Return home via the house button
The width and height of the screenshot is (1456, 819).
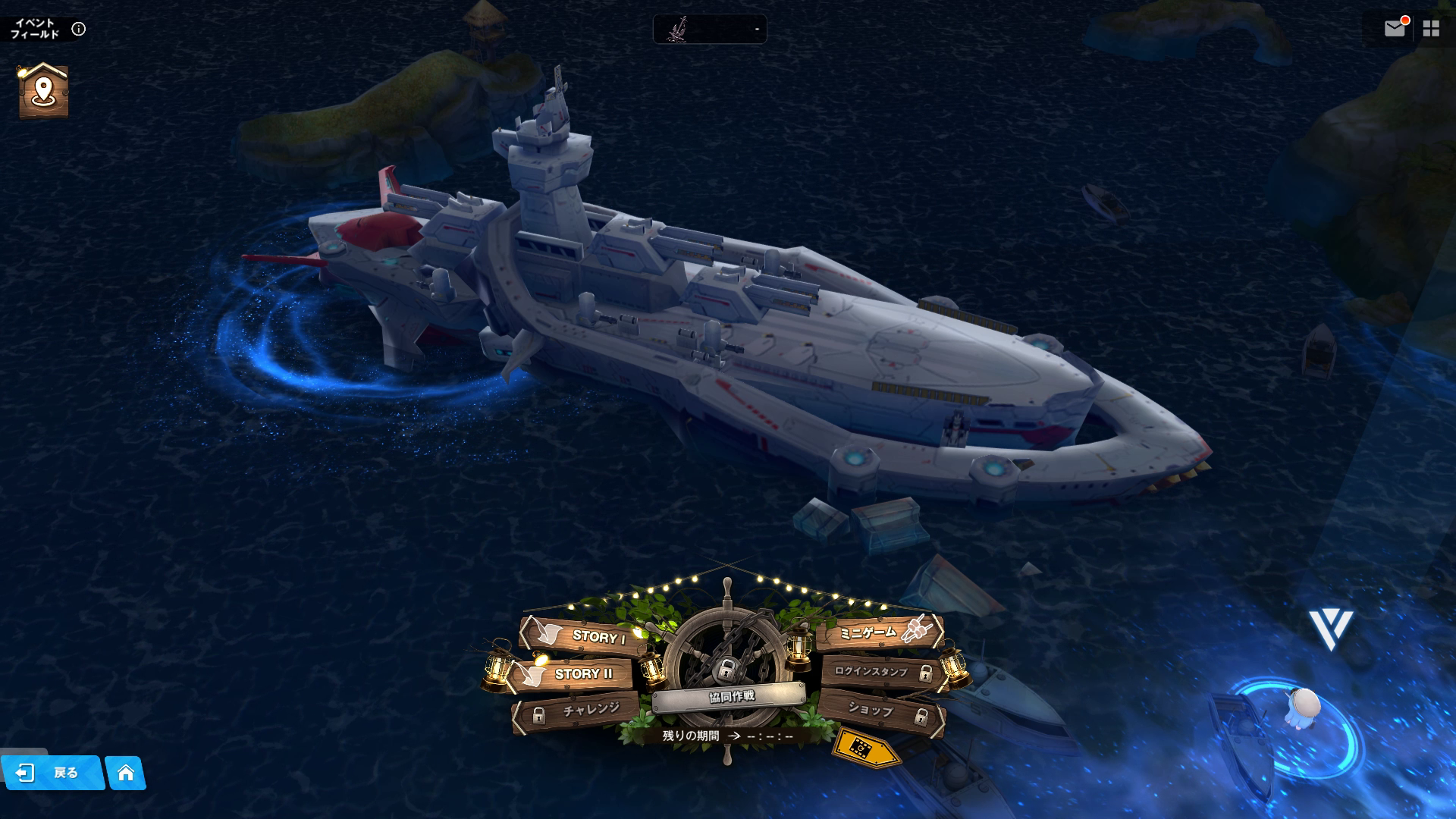[x=126, y=773]
